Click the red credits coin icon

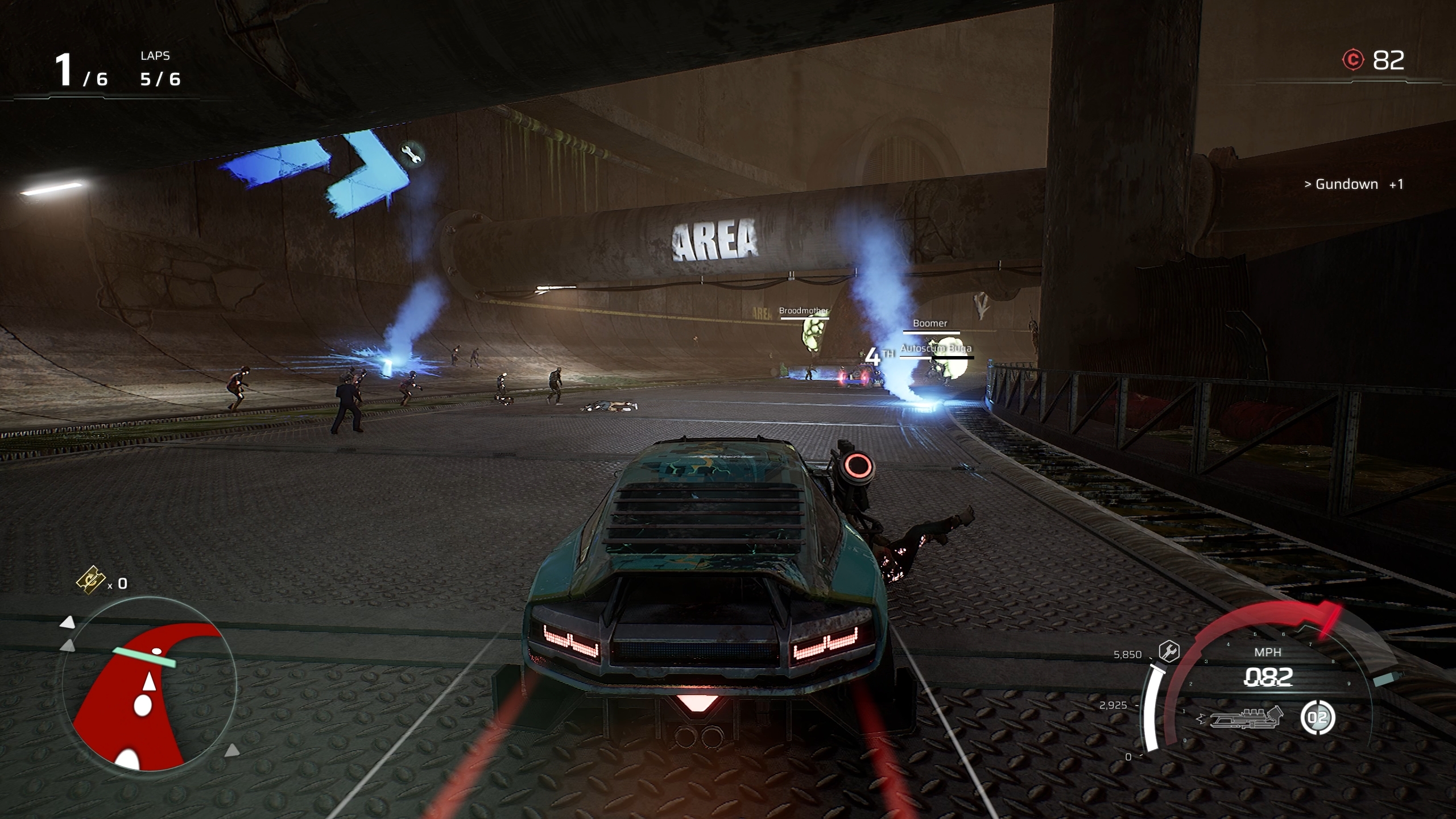tap(1353, 60)
